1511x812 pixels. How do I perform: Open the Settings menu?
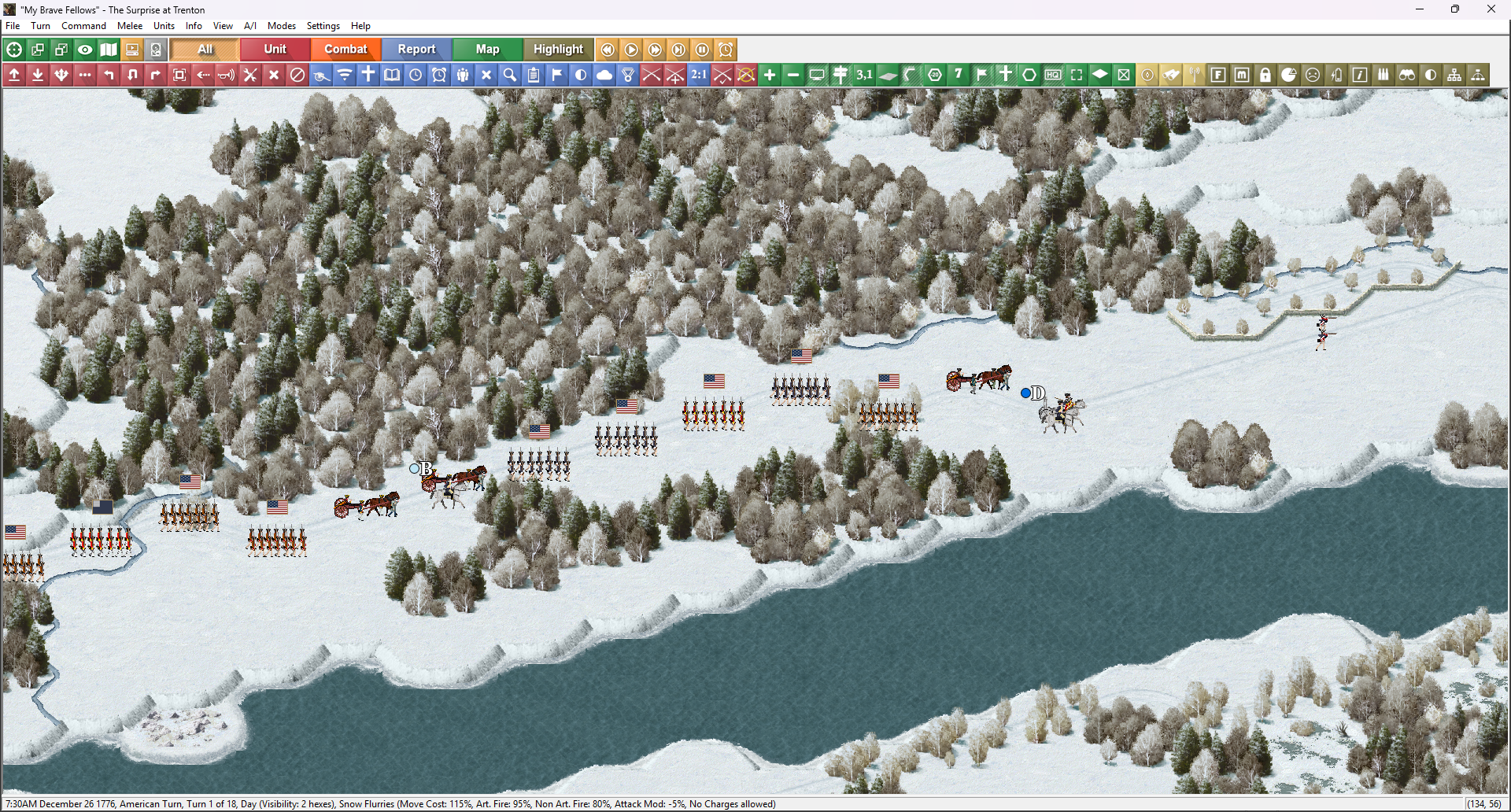pos(323,26)
